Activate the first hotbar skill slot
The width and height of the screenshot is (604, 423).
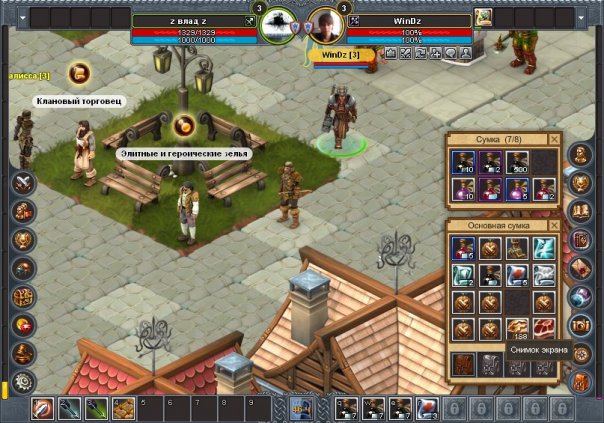42,408
